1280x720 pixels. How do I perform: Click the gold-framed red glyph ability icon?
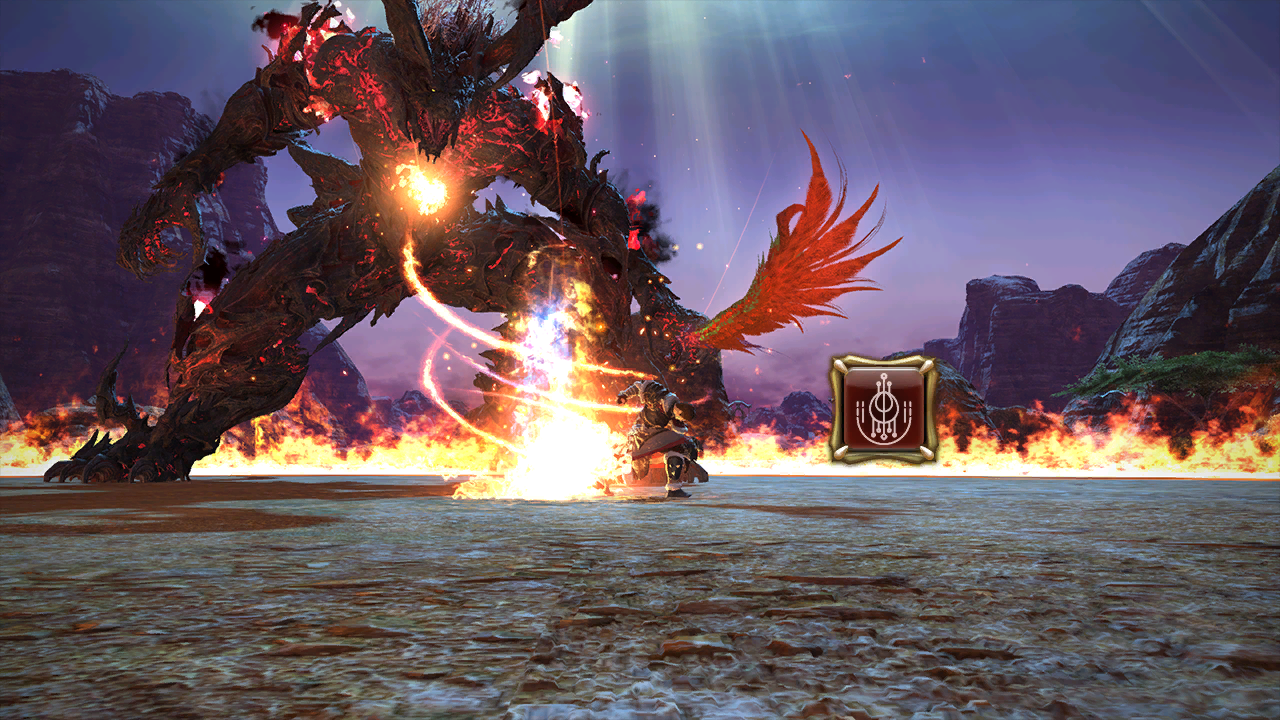click(883, 408)
